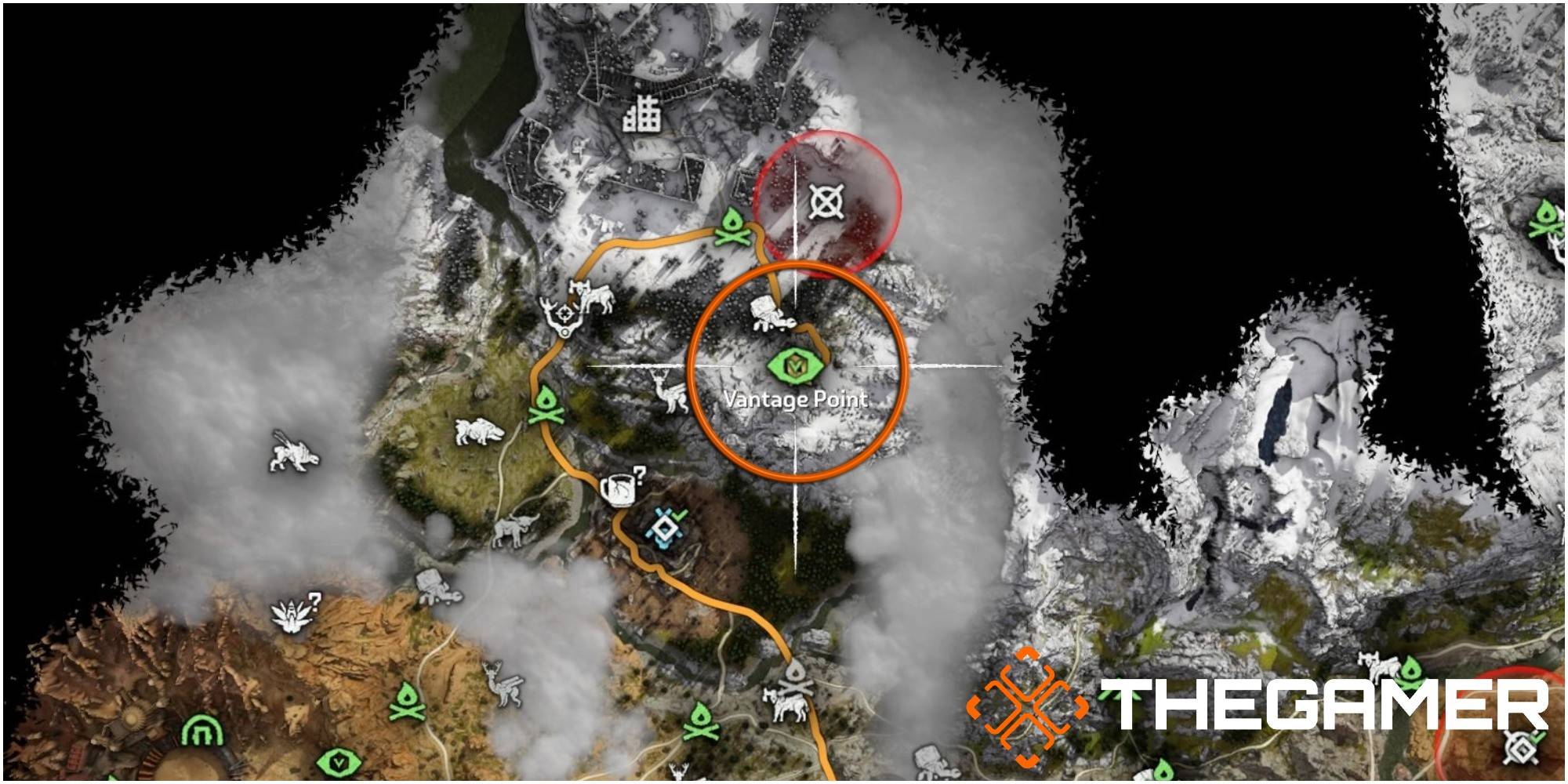Select the green Vantage Point eye icon
Image resolution: width=1568 pixels, height=784 pixels.
(796, 364)
